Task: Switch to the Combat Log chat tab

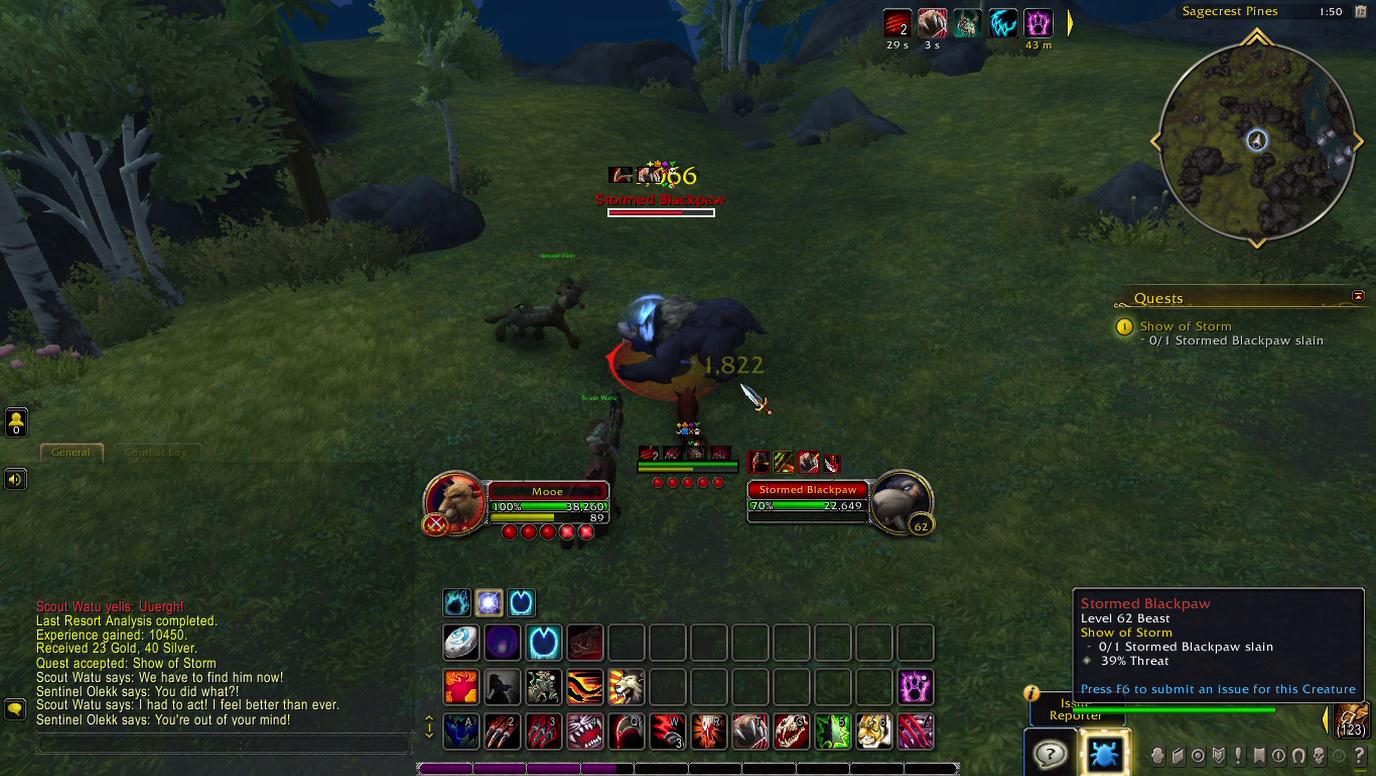Action: 156,452
